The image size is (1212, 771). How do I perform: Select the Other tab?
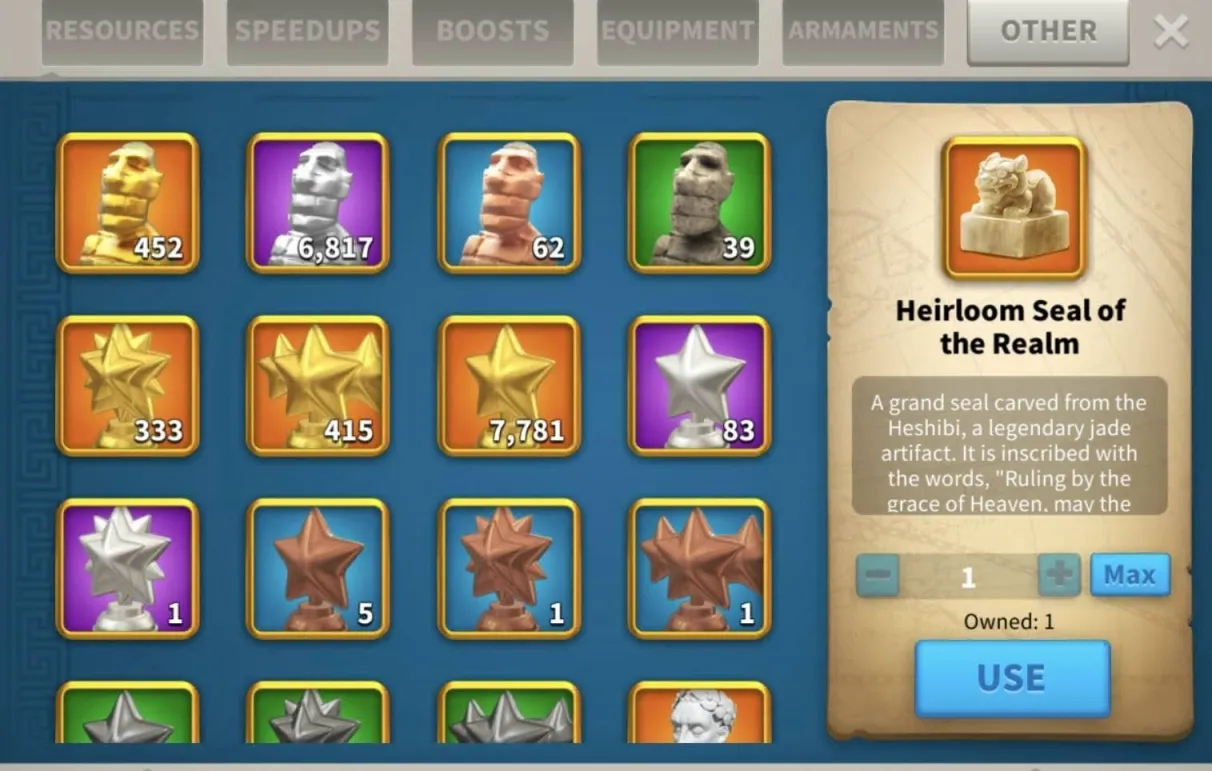pyautogui.click(x=1047, y=31)
